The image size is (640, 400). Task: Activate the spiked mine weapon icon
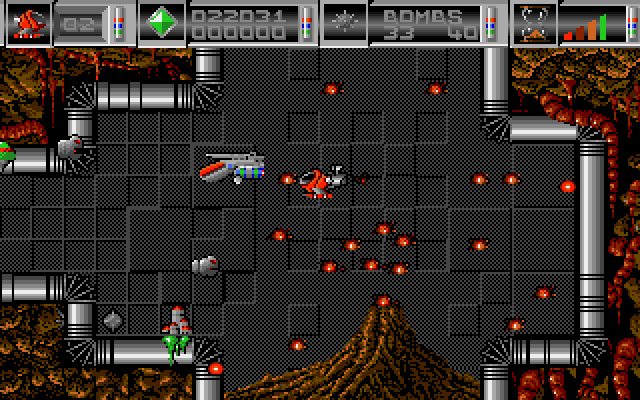(x=343, y=23)
